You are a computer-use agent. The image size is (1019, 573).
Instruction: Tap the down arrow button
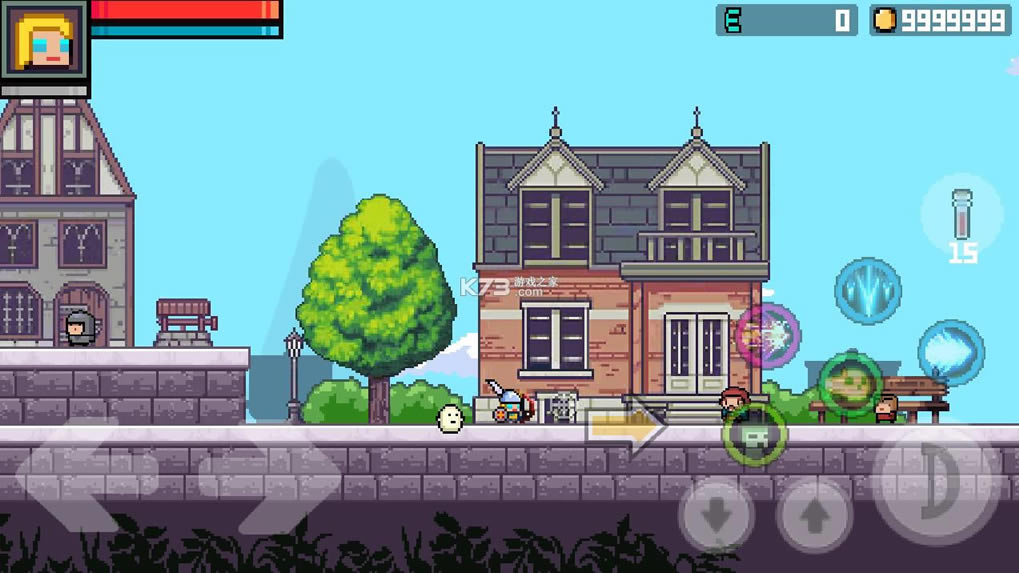(x=716, y=516)
